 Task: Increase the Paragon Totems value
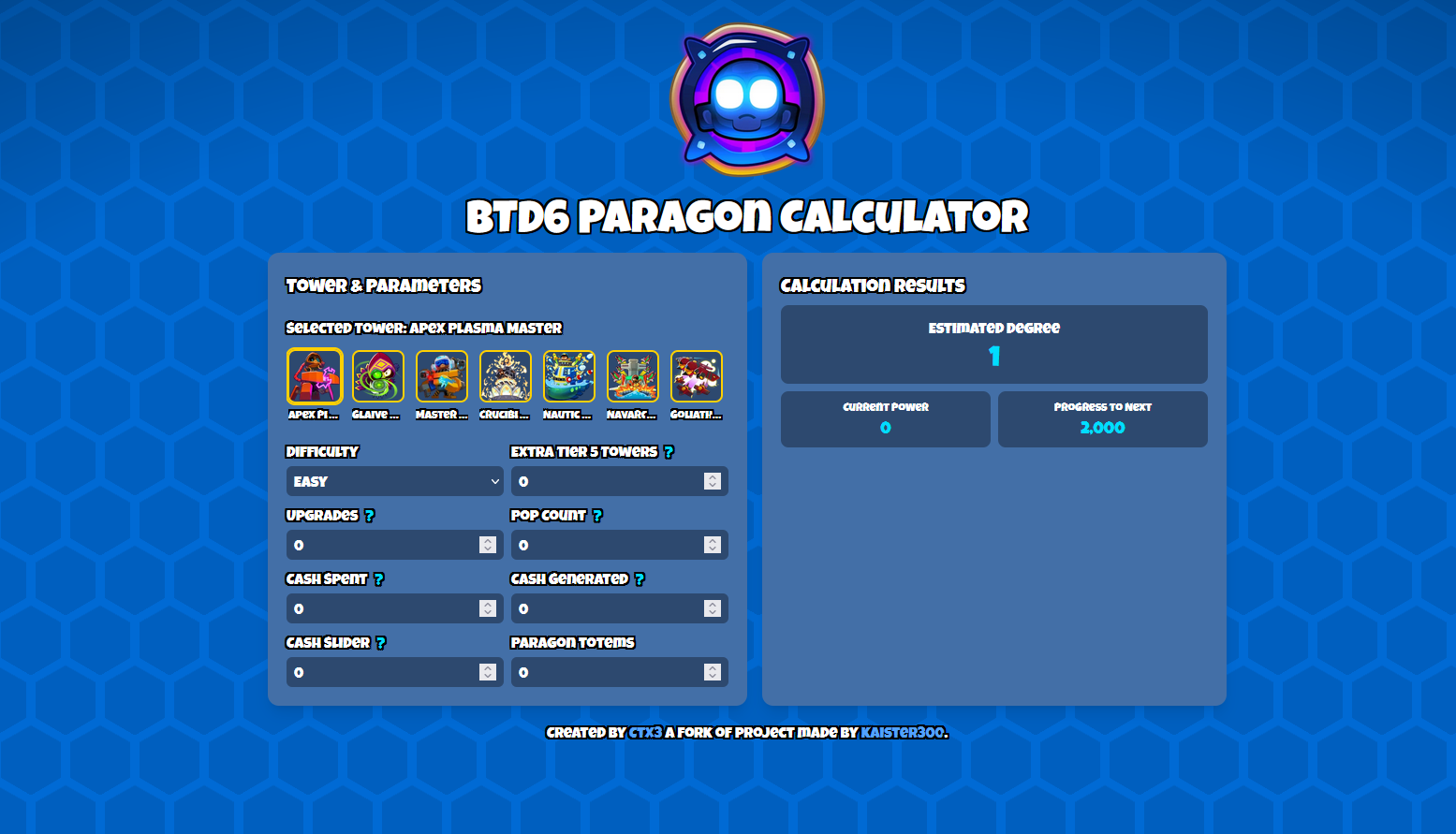point(713,666)
